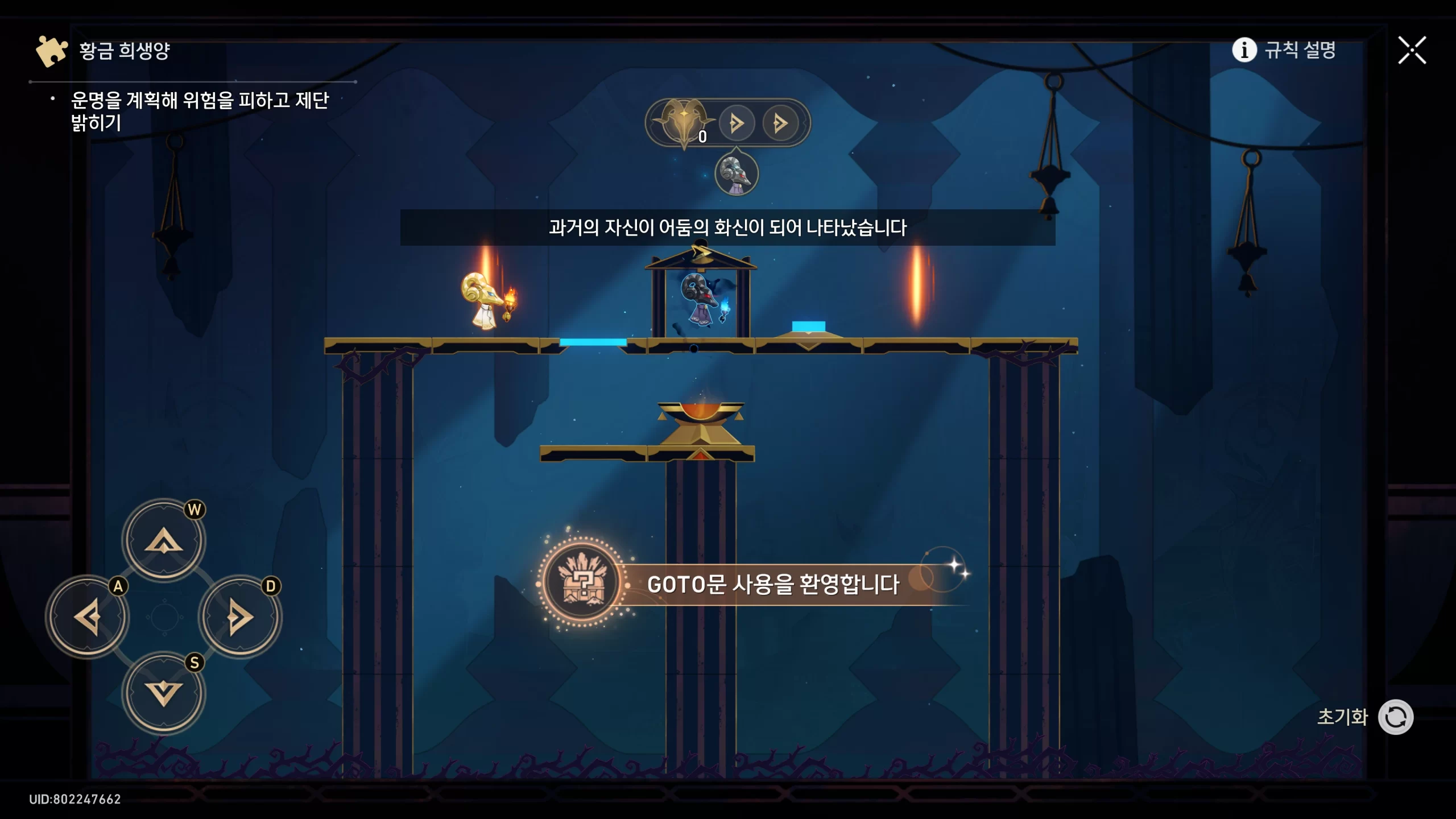Image resolution: width=1456 pixels, height=819 pixels.
Task: Close the Golden Scapegoat puzzle
Action: pos(1412,50)
